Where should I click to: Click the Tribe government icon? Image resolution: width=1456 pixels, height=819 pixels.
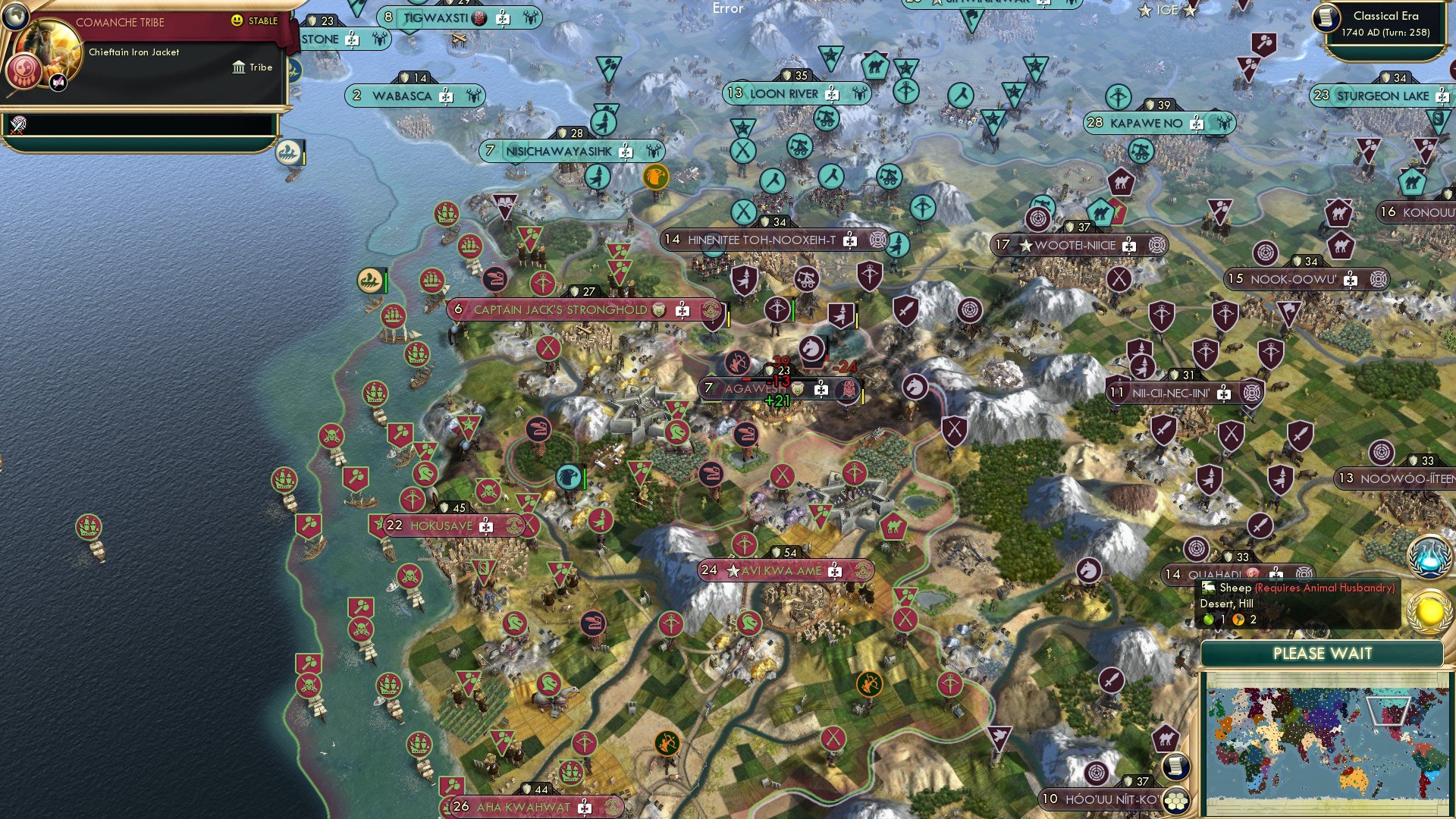pyautogui.click(x=239, y=67)
